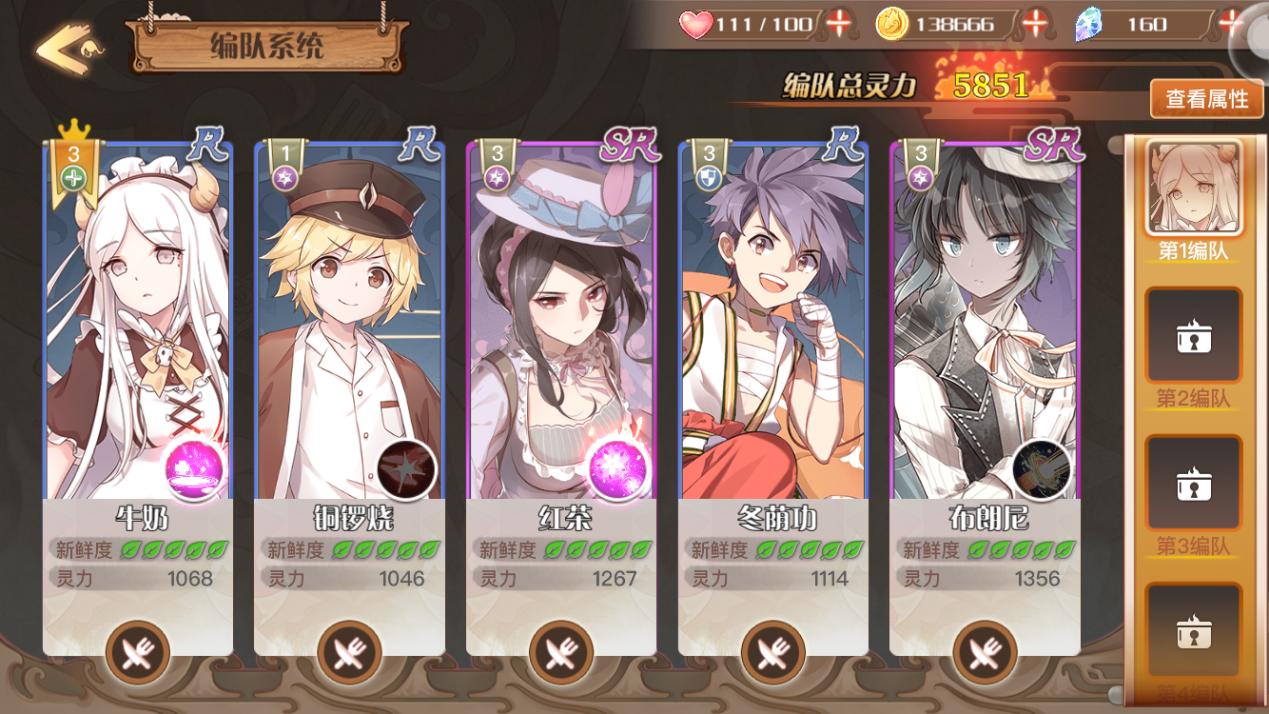Pick the 冬荫功 character card
The height and width of the screenshot is (714, 1269).
coord(773,320)
